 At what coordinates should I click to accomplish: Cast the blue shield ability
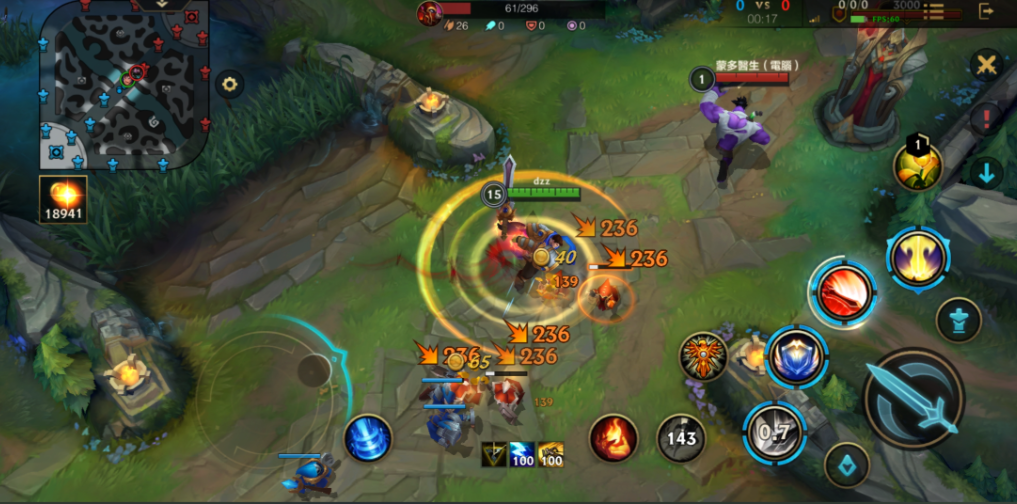(797, 356)
